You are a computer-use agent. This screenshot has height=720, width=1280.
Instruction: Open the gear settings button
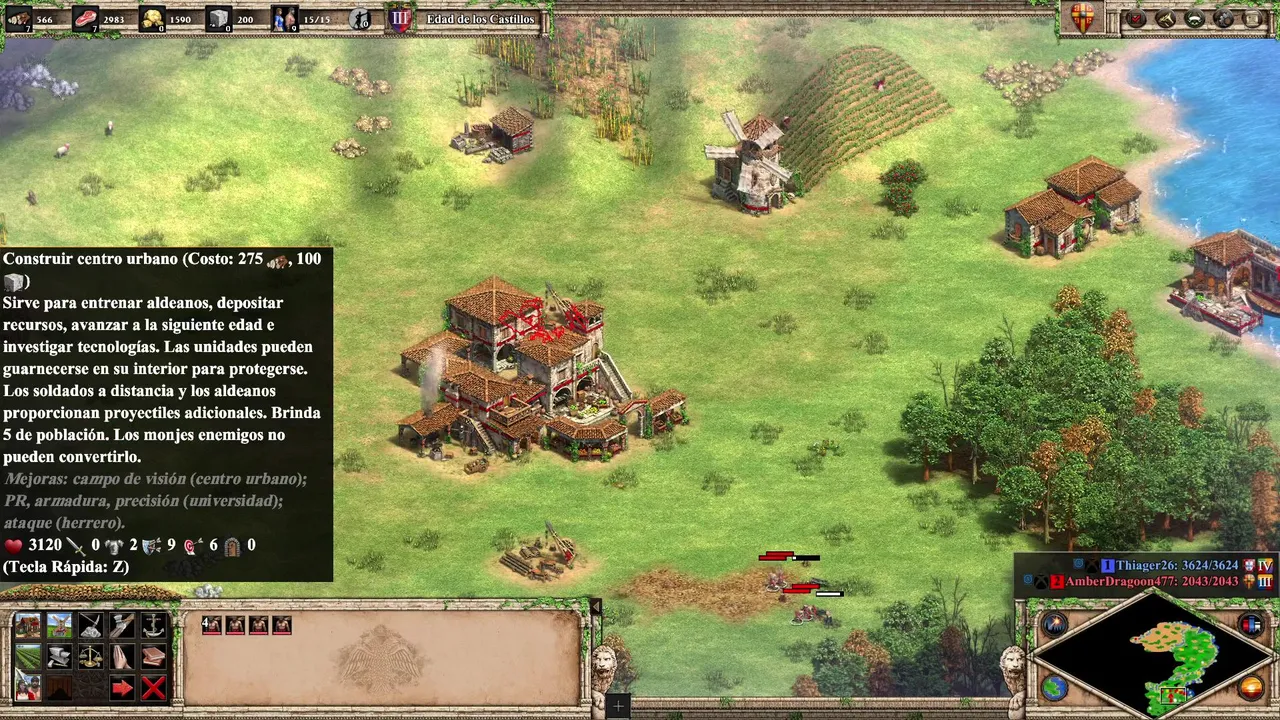coord(1223,18)
